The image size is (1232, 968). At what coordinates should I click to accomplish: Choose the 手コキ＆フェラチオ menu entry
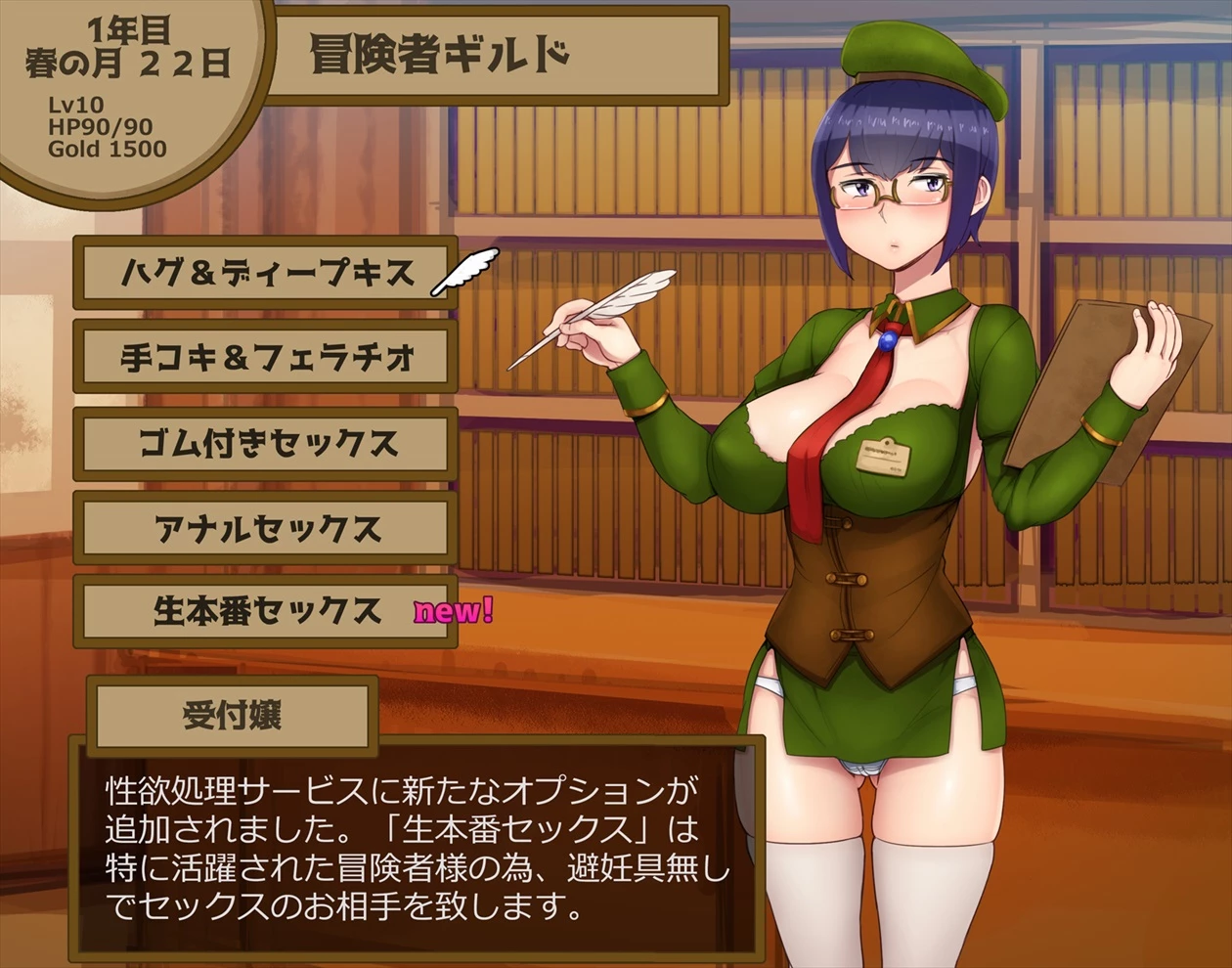[x=266, y=359]
